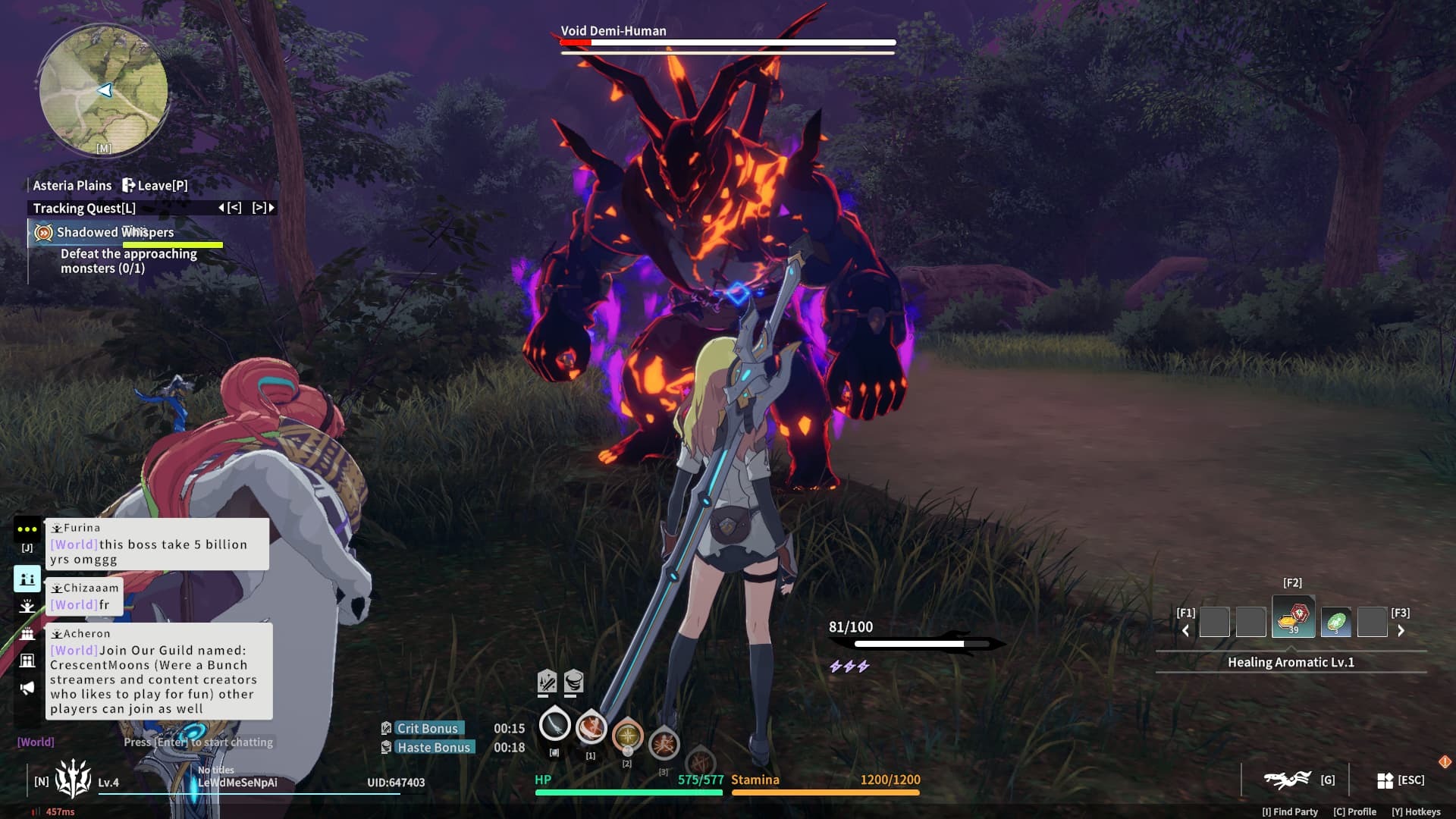Open the circular minimap
This screenshot has width=1456, height=819.
(104, 90)
